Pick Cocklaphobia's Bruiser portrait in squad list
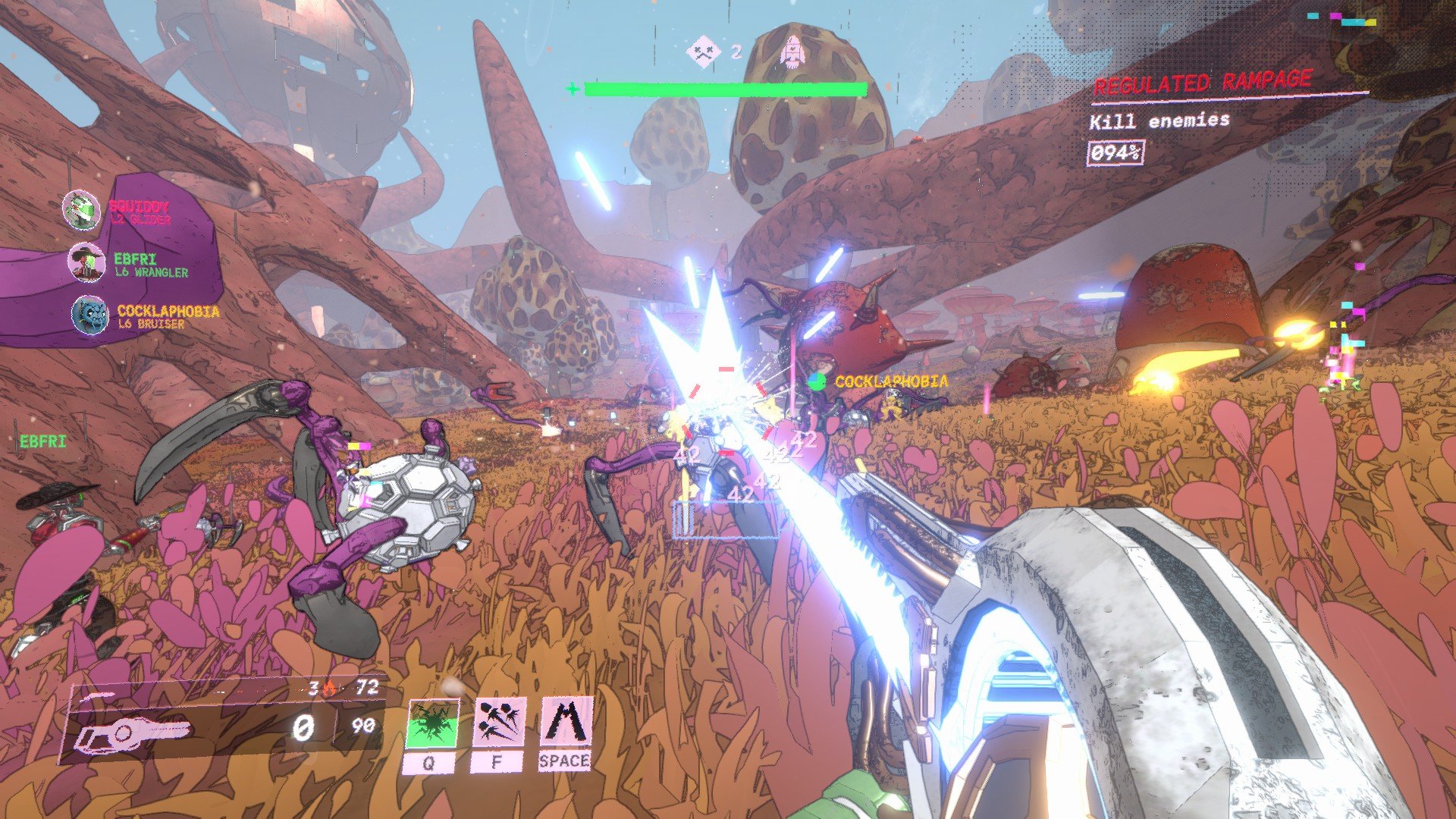The height and width of the screenshot is (819, 1456). tap(89, 315)
